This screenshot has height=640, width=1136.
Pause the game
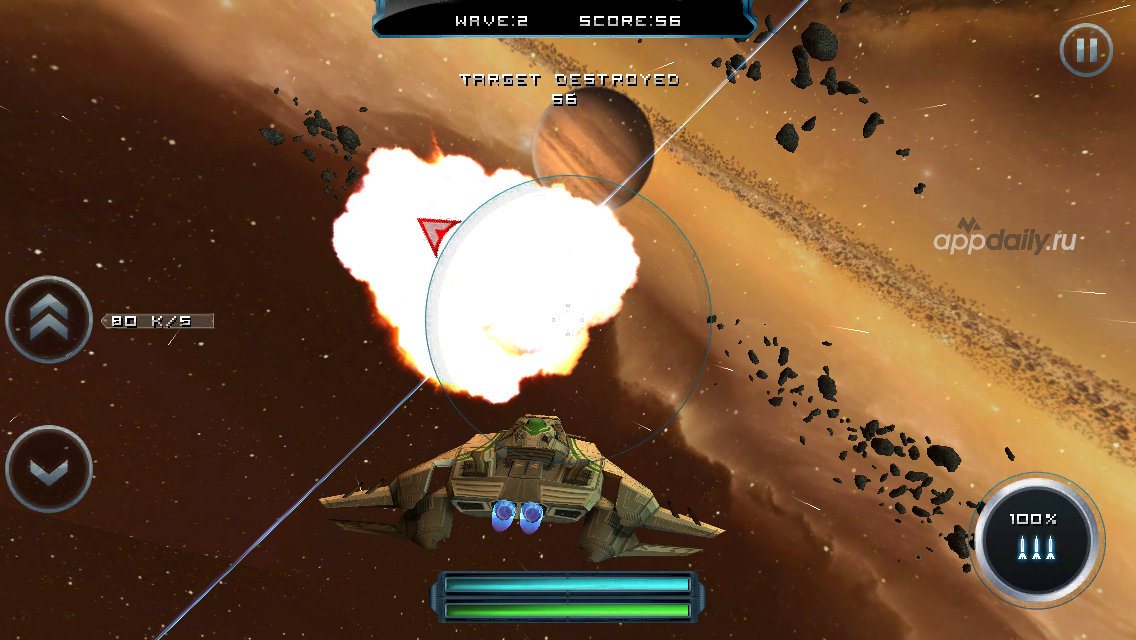[x=1086, y=49]
